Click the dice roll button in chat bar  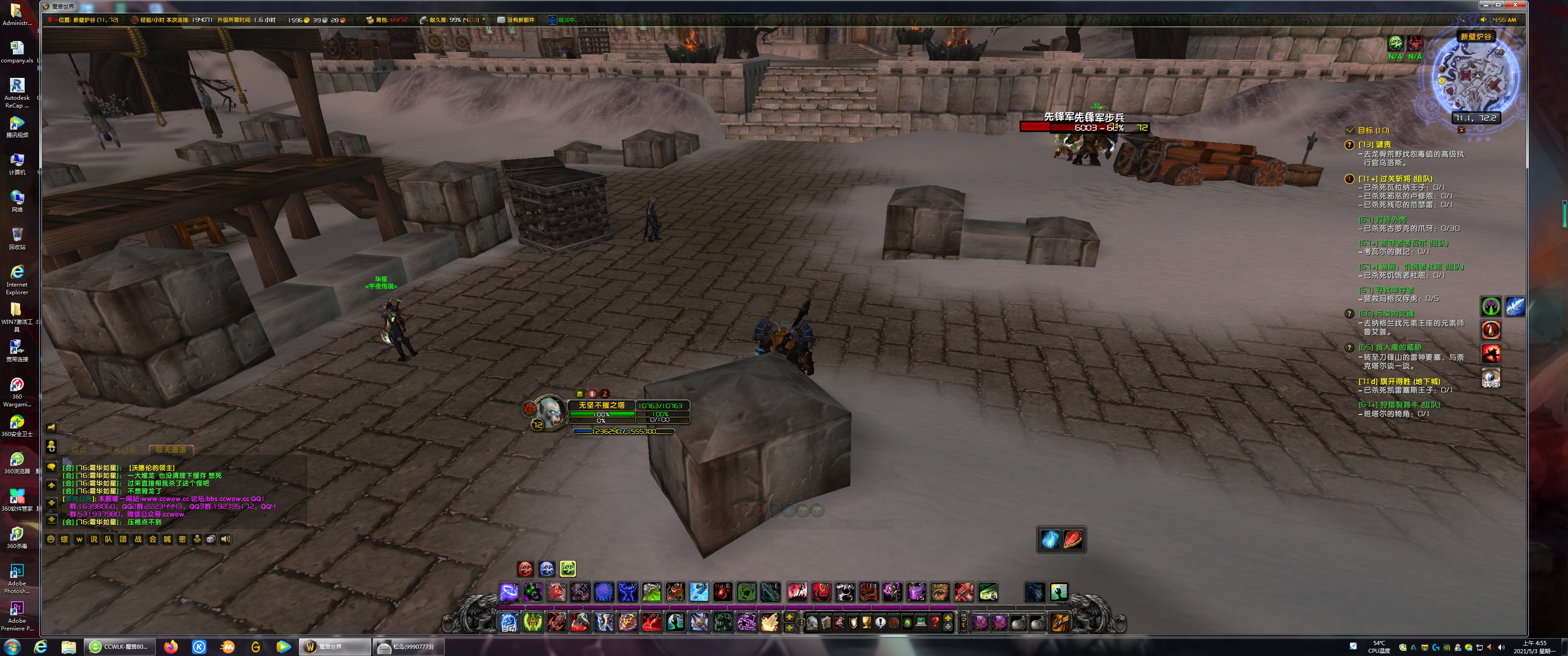click(211, 539)
